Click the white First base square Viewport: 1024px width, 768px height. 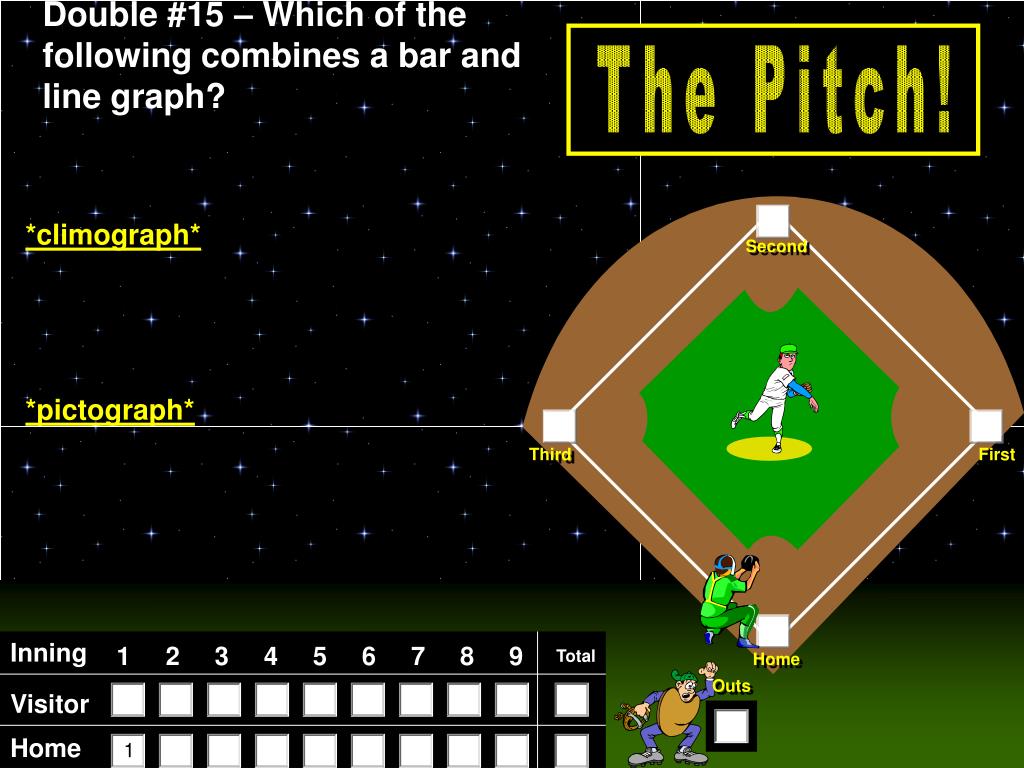click(985, 426)
